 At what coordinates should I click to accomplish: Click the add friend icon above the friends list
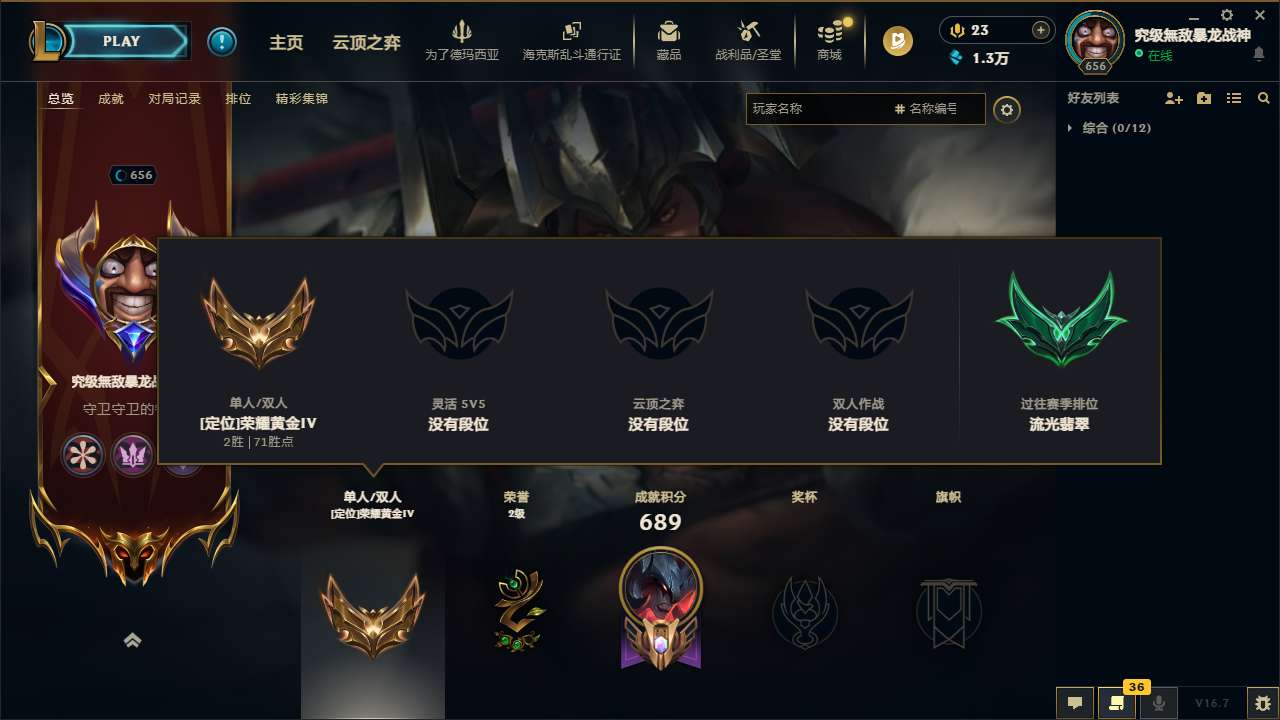[1174, 98]
